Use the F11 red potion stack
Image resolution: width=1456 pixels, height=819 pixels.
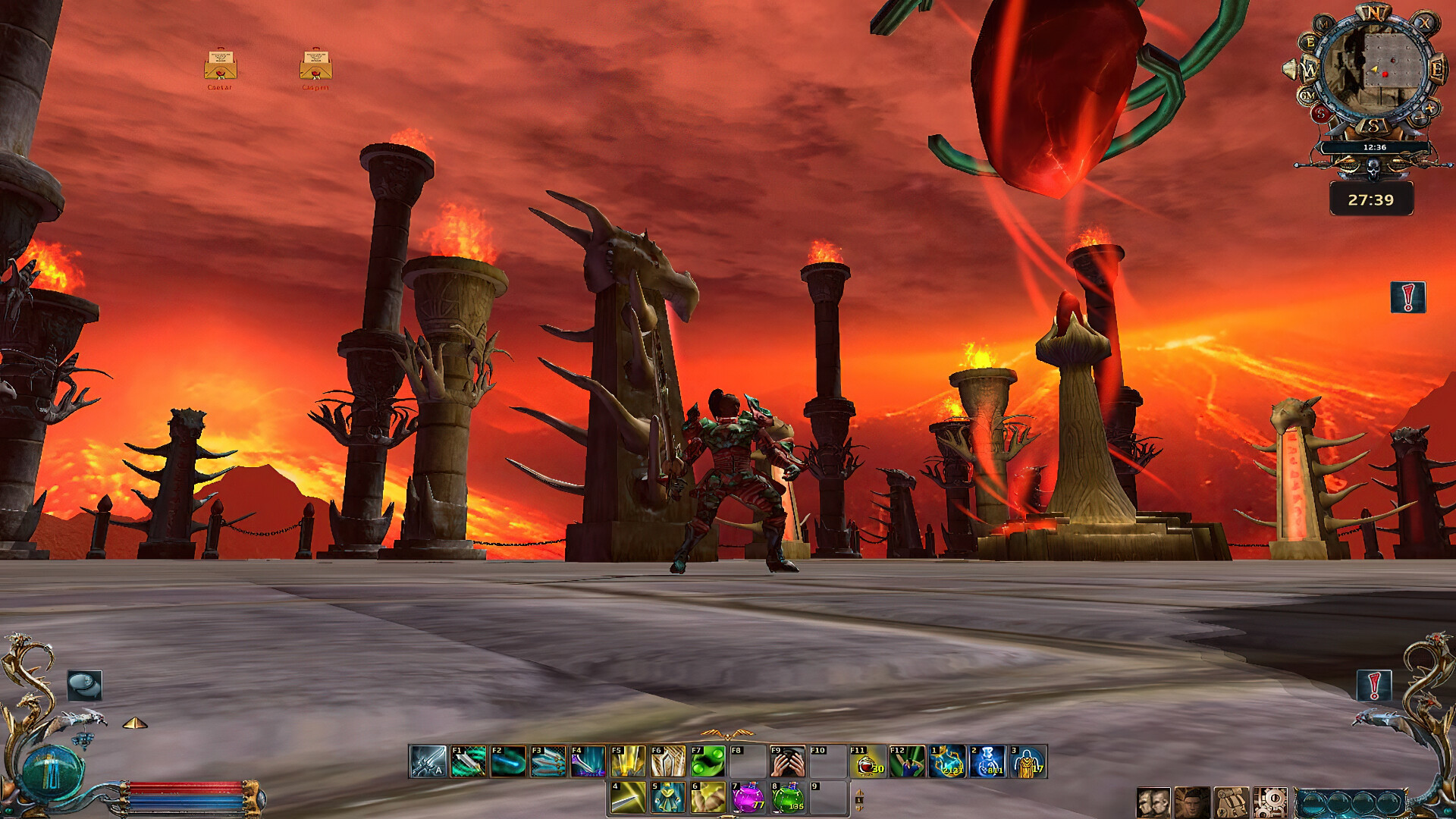(x=868, y=761)
